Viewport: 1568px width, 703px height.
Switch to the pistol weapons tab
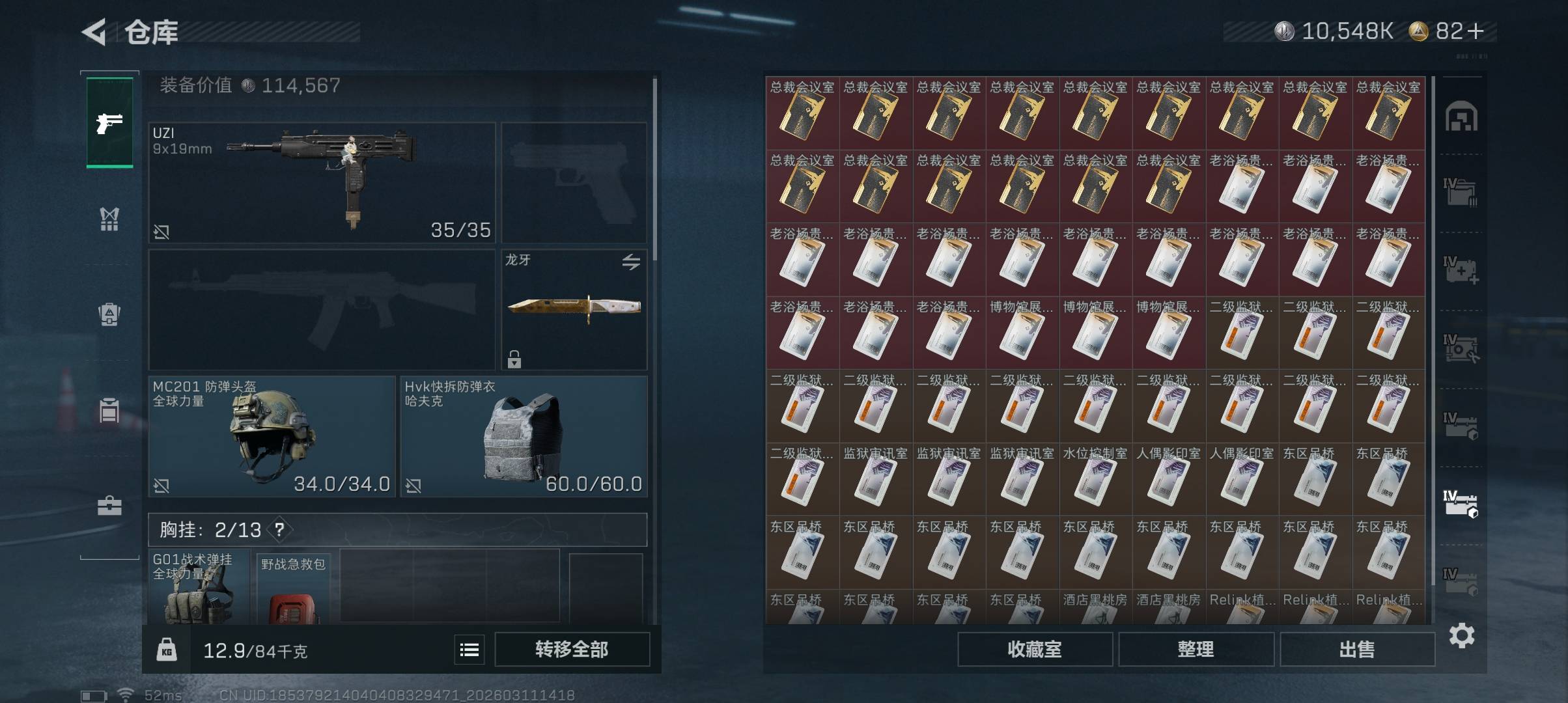[x=109, y=122]
